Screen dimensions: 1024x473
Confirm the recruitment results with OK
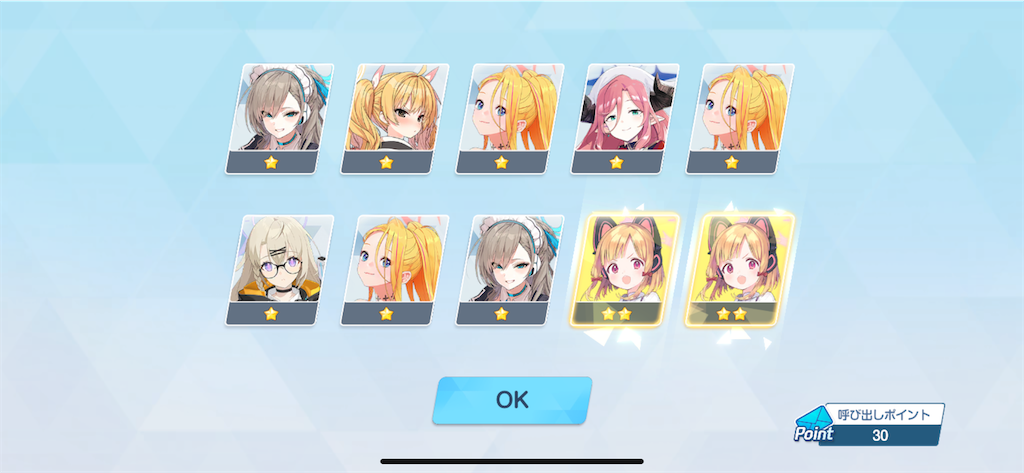point(512,400)
